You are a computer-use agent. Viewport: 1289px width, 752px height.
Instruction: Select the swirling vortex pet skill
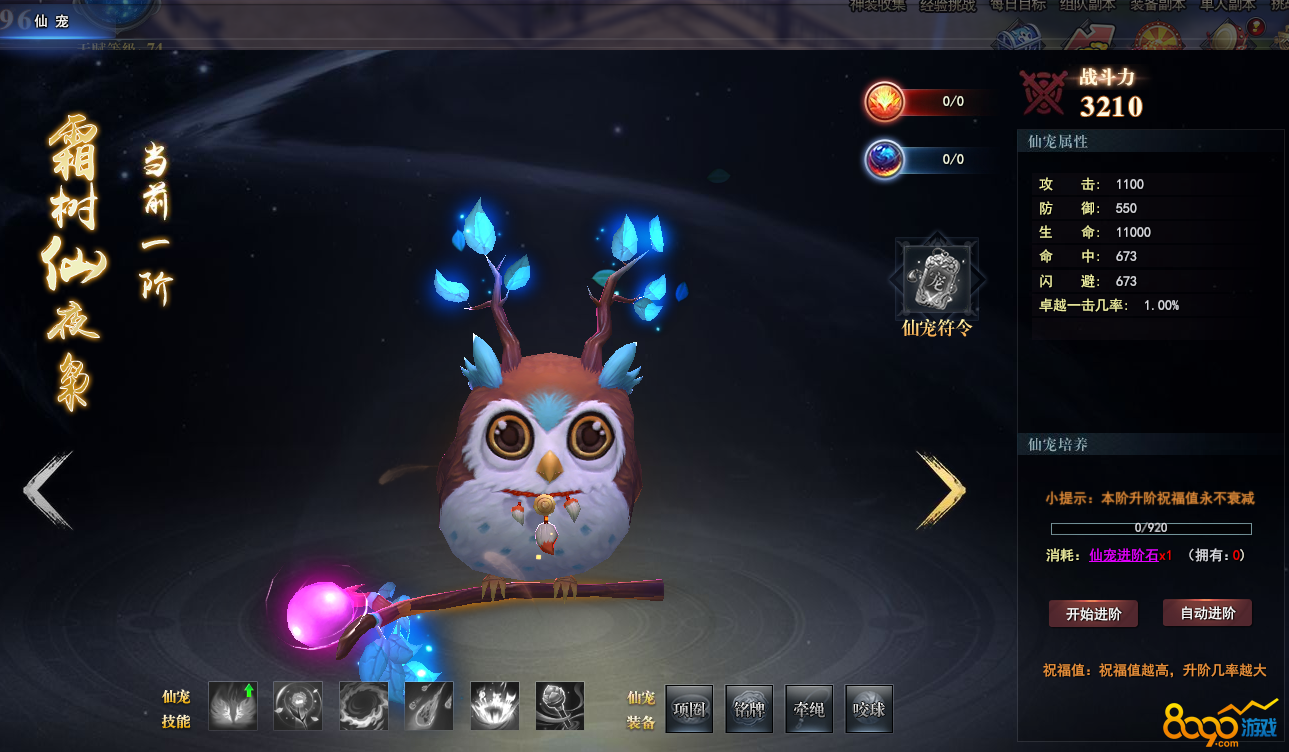pyautogui.click(x=363, y=706)
